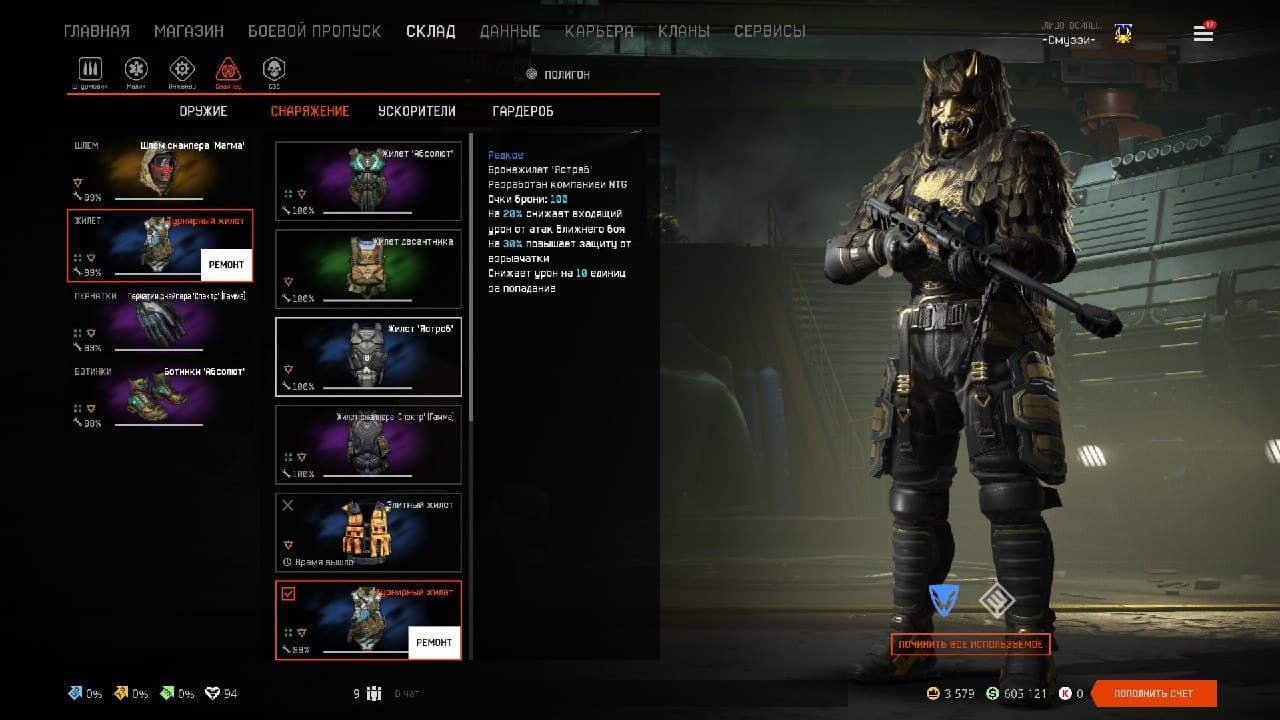Open the Гардероб tab
The width and height of the screenshot is (1280, 720).
[523, 111]
